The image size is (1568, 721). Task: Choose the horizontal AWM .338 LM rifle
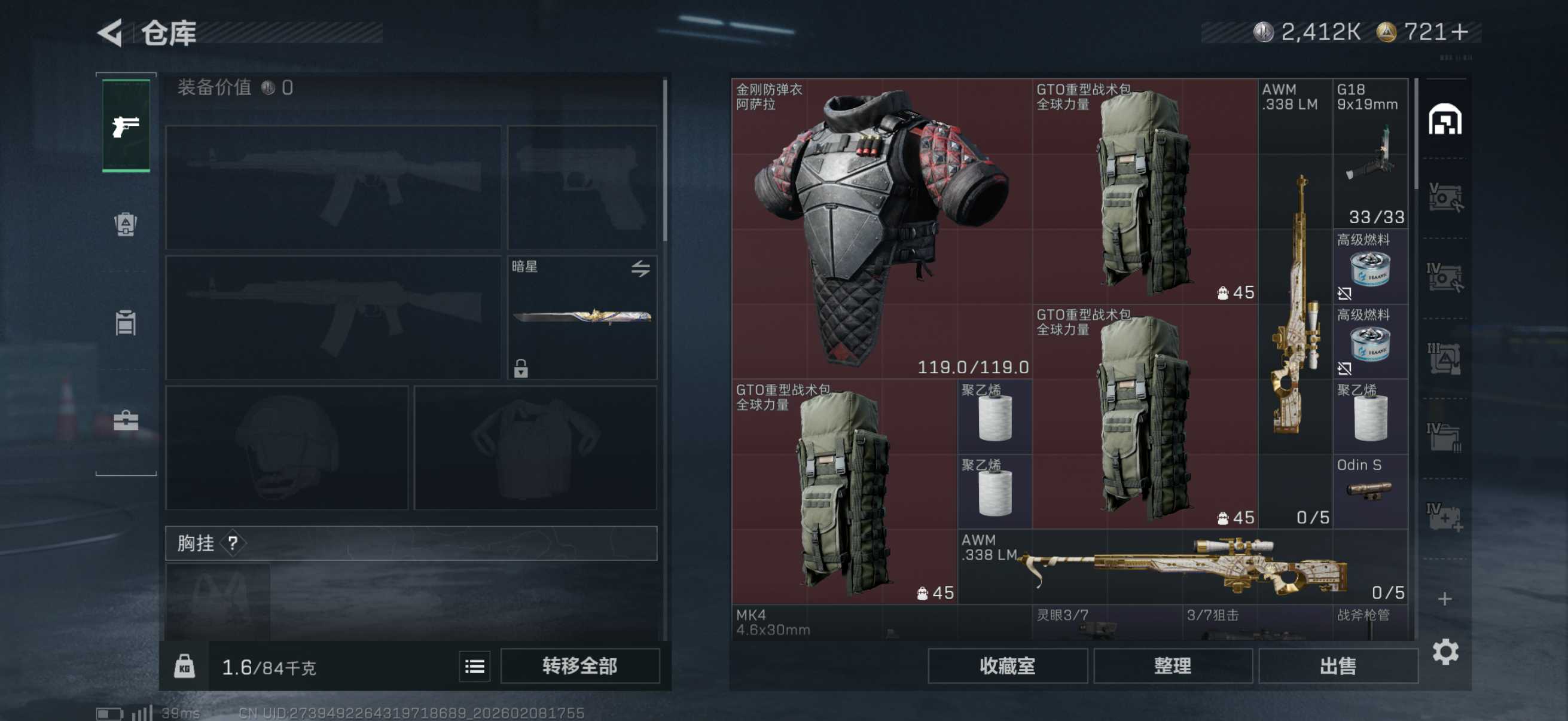[1183, 566]
